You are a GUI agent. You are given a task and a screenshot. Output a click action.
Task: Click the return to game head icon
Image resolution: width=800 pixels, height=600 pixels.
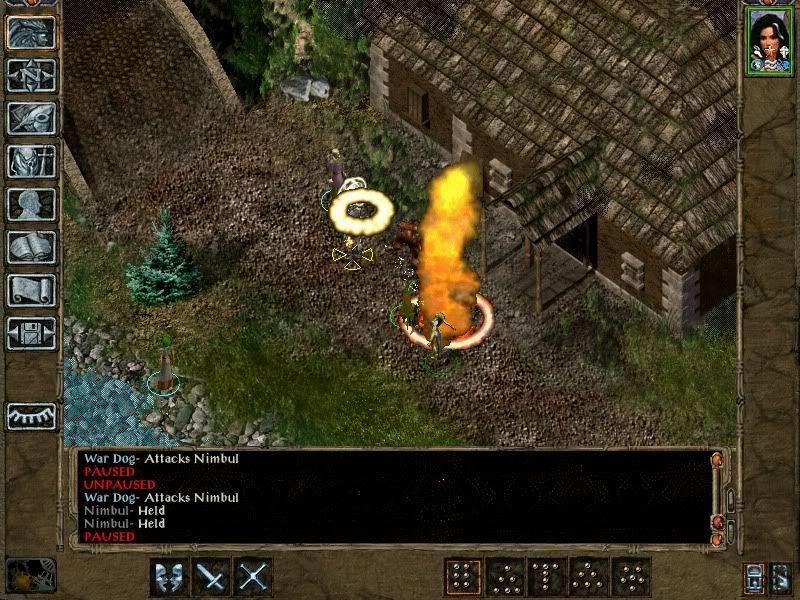tap(31, 32)
